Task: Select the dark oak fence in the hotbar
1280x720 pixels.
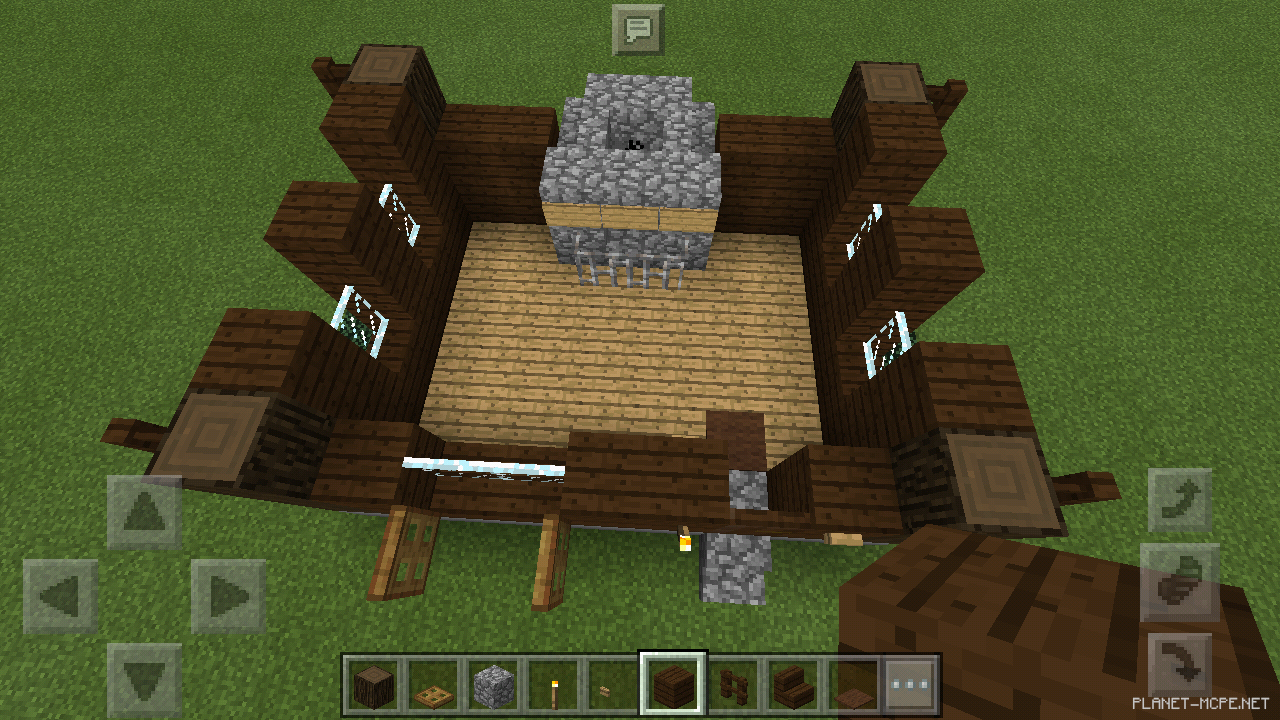Action: pos(734,686)
